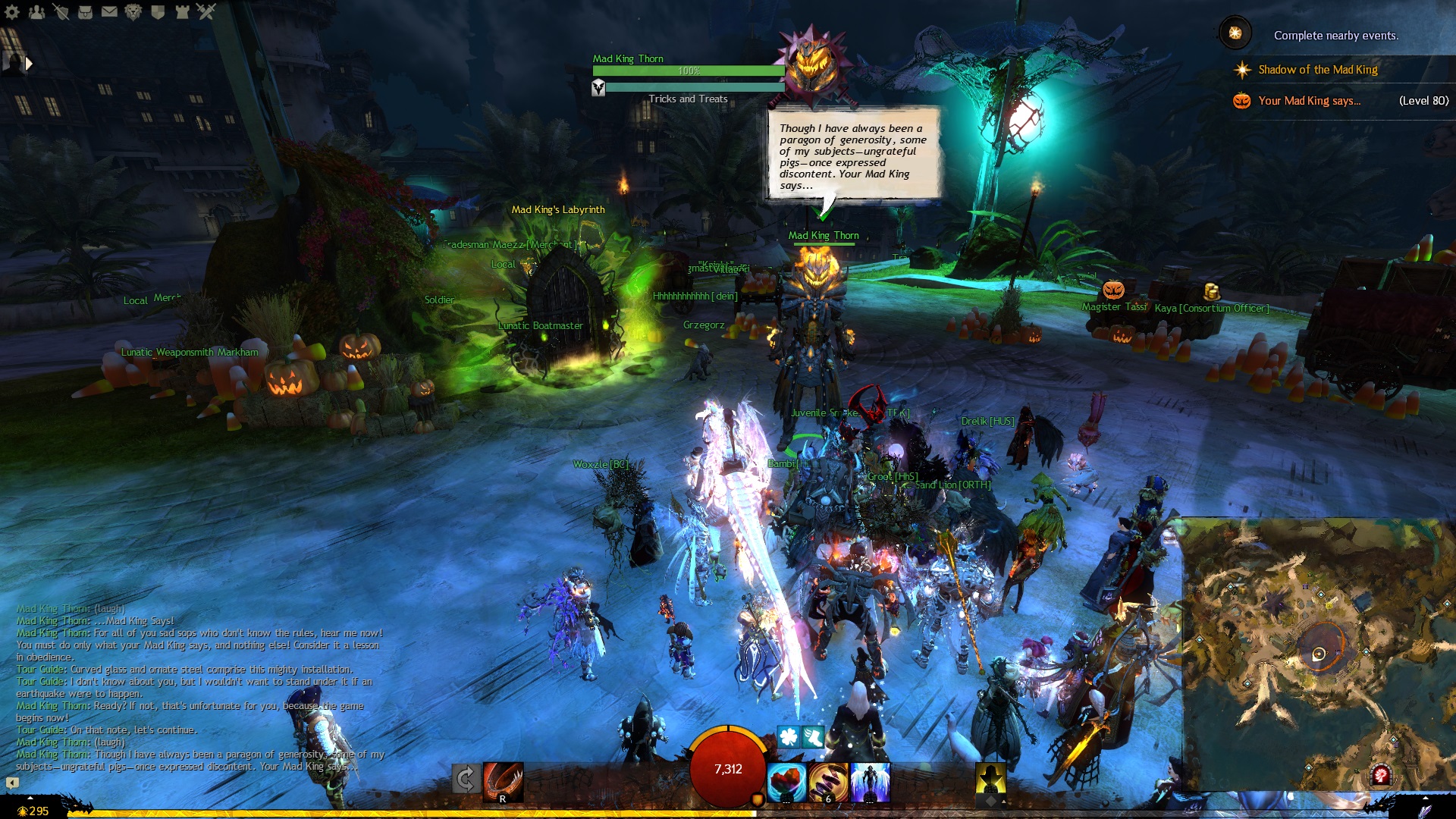Open the mail envelope icon
The height and width of the screenshot is (819, 1456).
coord(109,11)
